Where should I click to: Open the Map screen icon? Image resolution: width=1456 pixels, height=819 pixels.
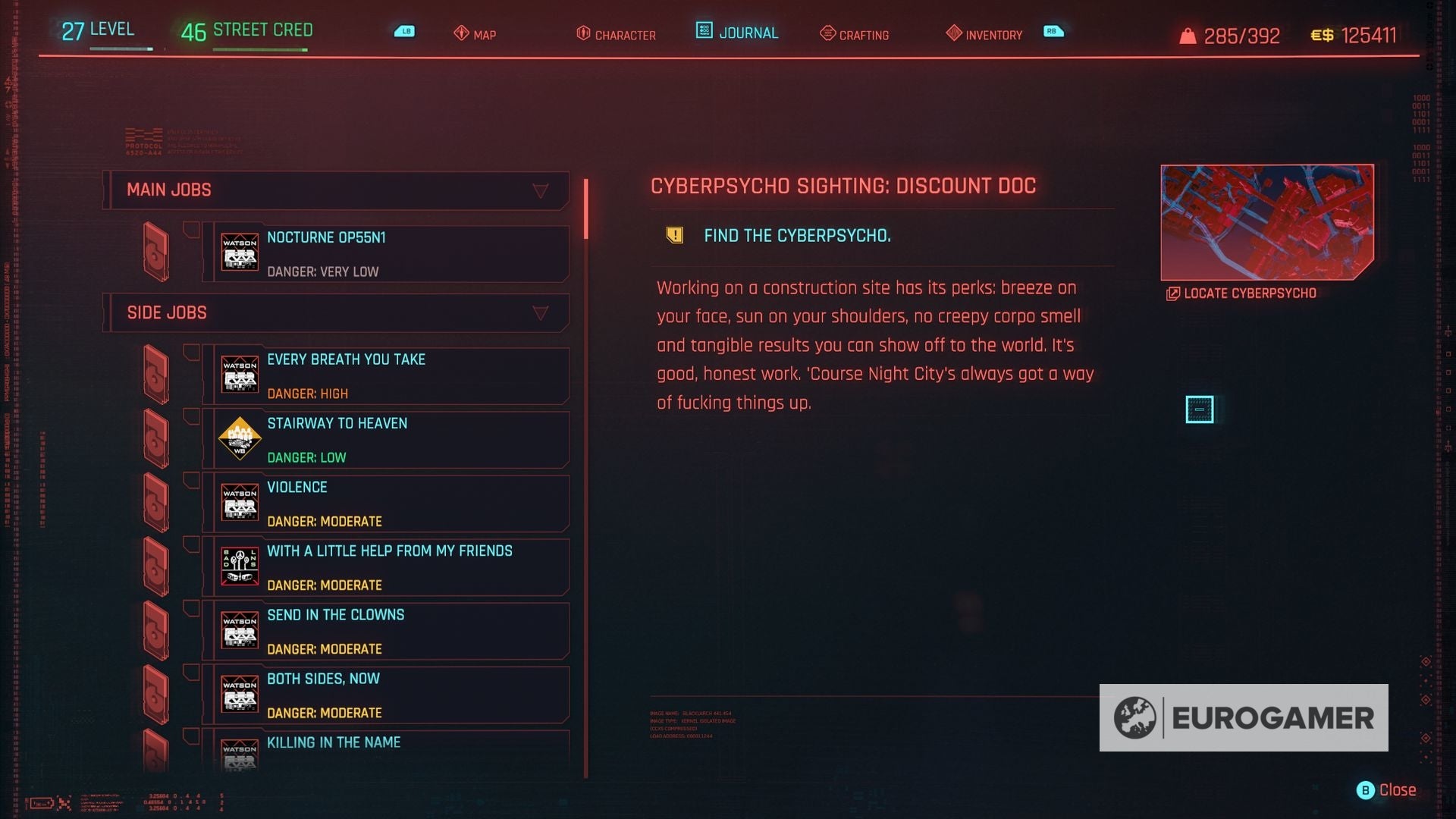pos(461,34)
